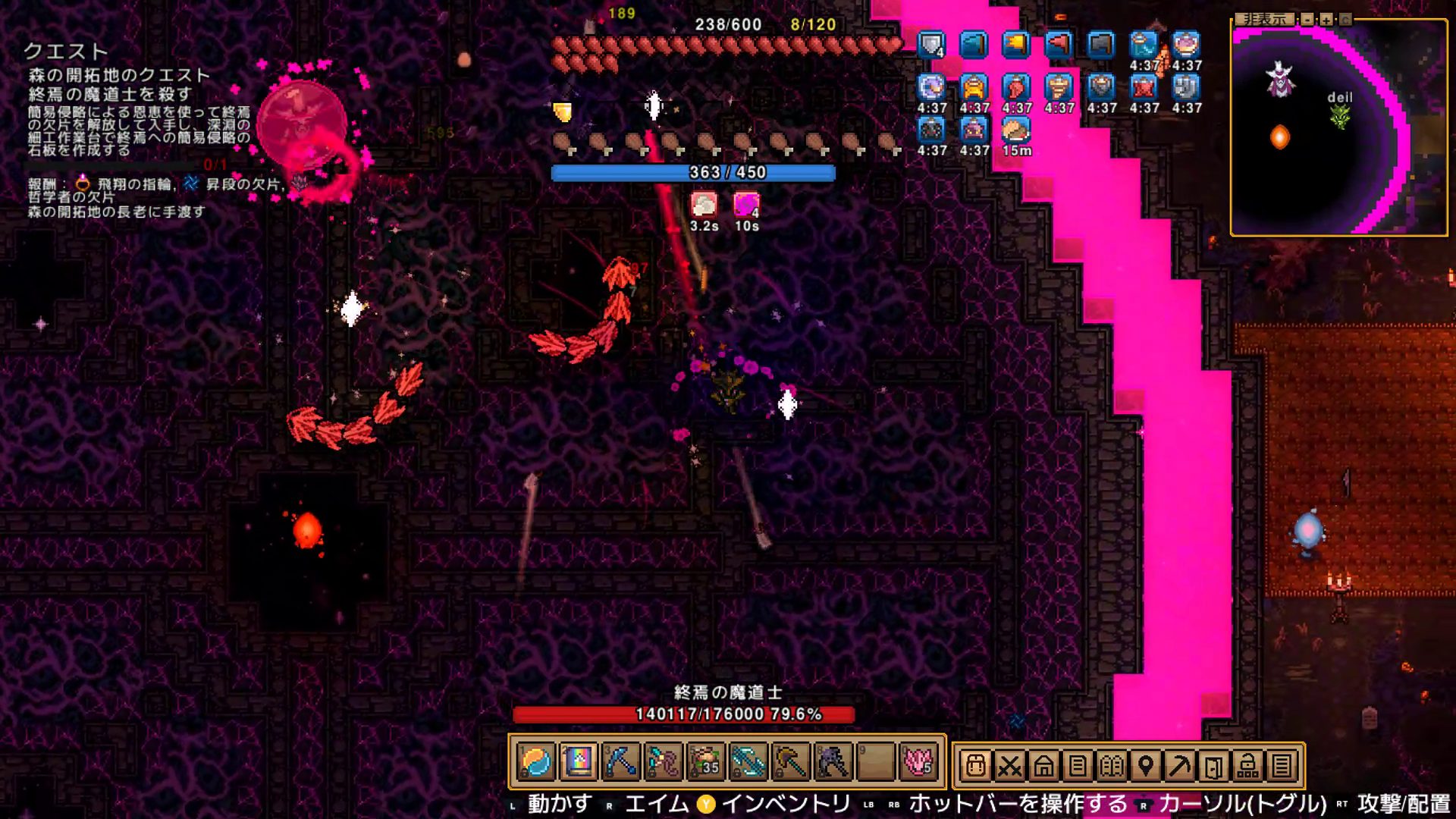Select the rainbow tome in hotbar slot 2
This screenshot has width=1456, height=819.
(x=579, y=762)
